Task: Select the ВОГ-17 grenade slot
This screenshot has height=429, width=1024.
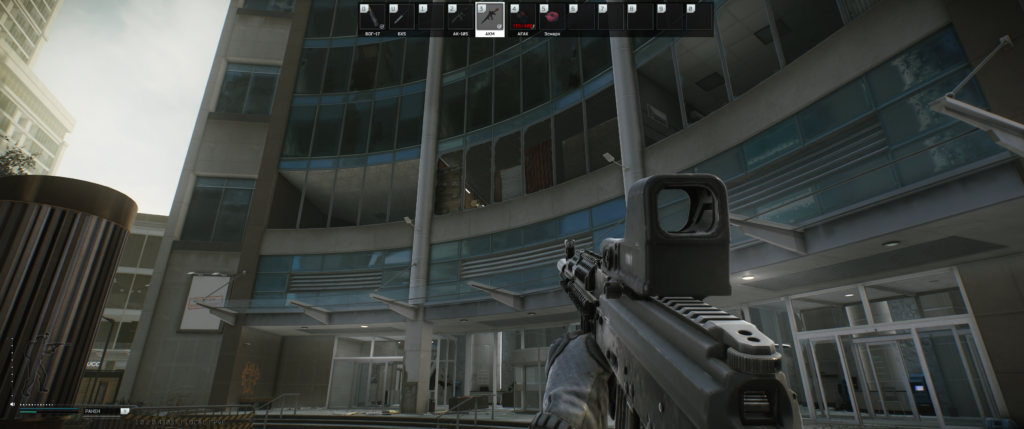Action: click(372, 17)
